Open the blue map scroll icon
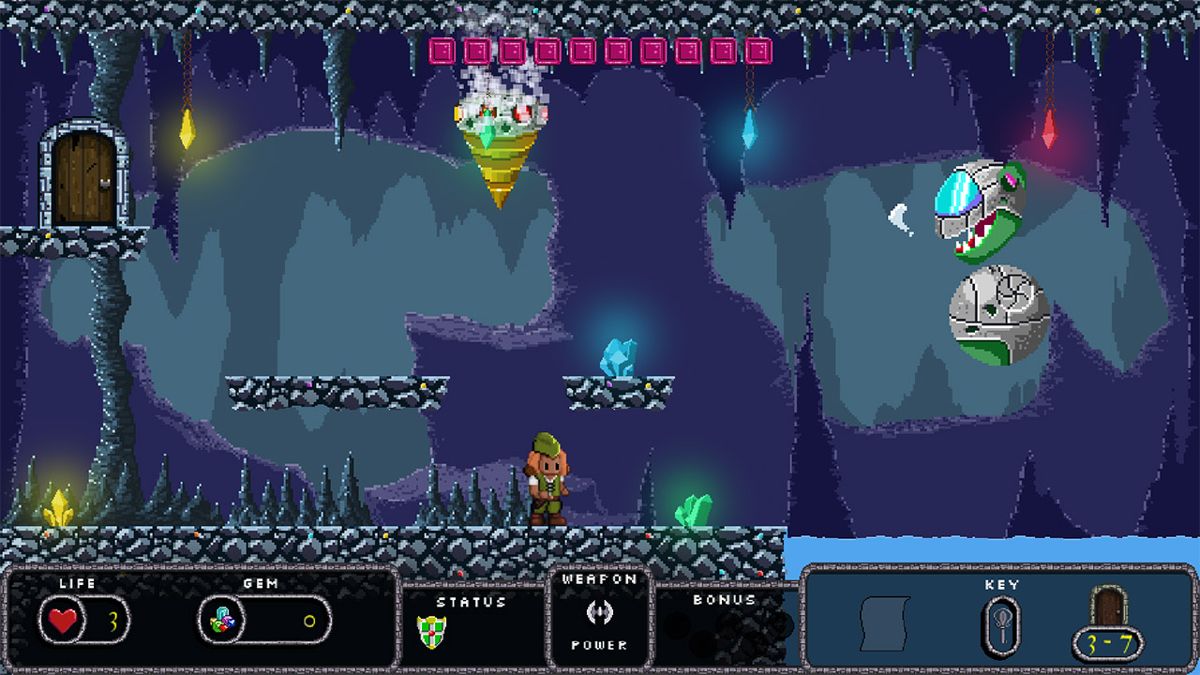The height and width of the screenshot is (675, 1200). 885,622
